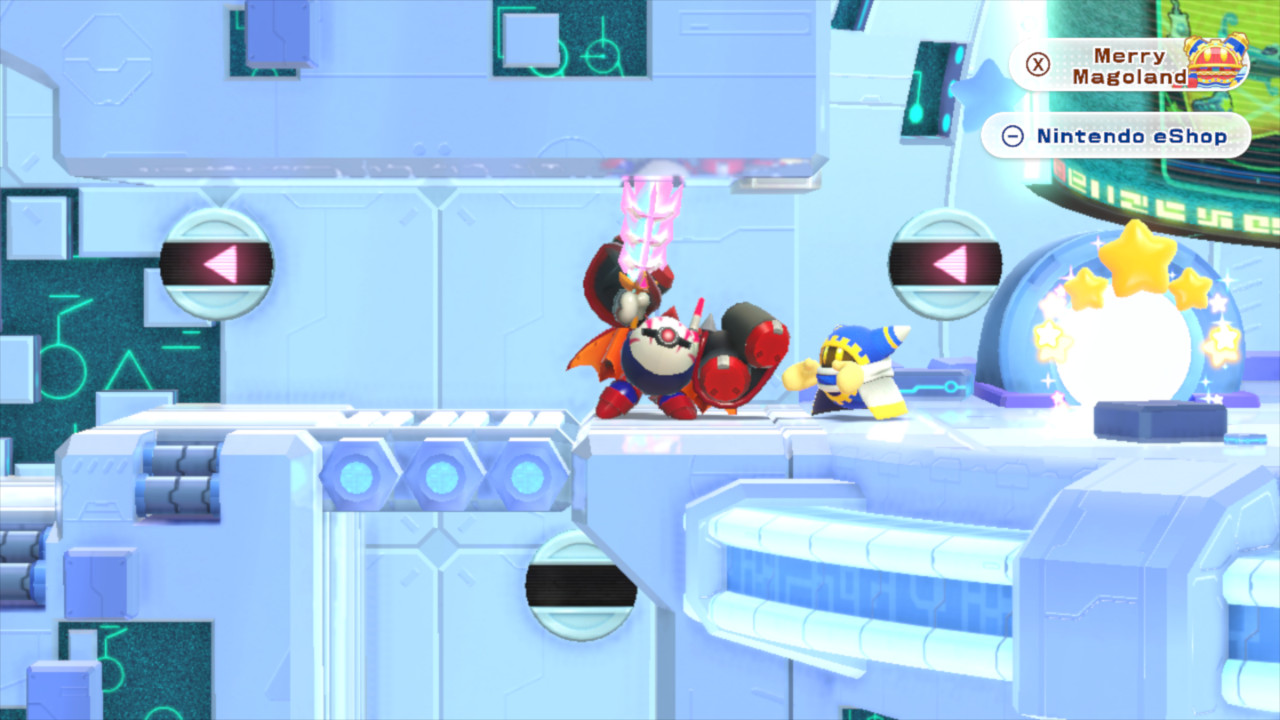Click the Merry Magoland festival mask icon

pyautogui.click(x=1215, y=60)
